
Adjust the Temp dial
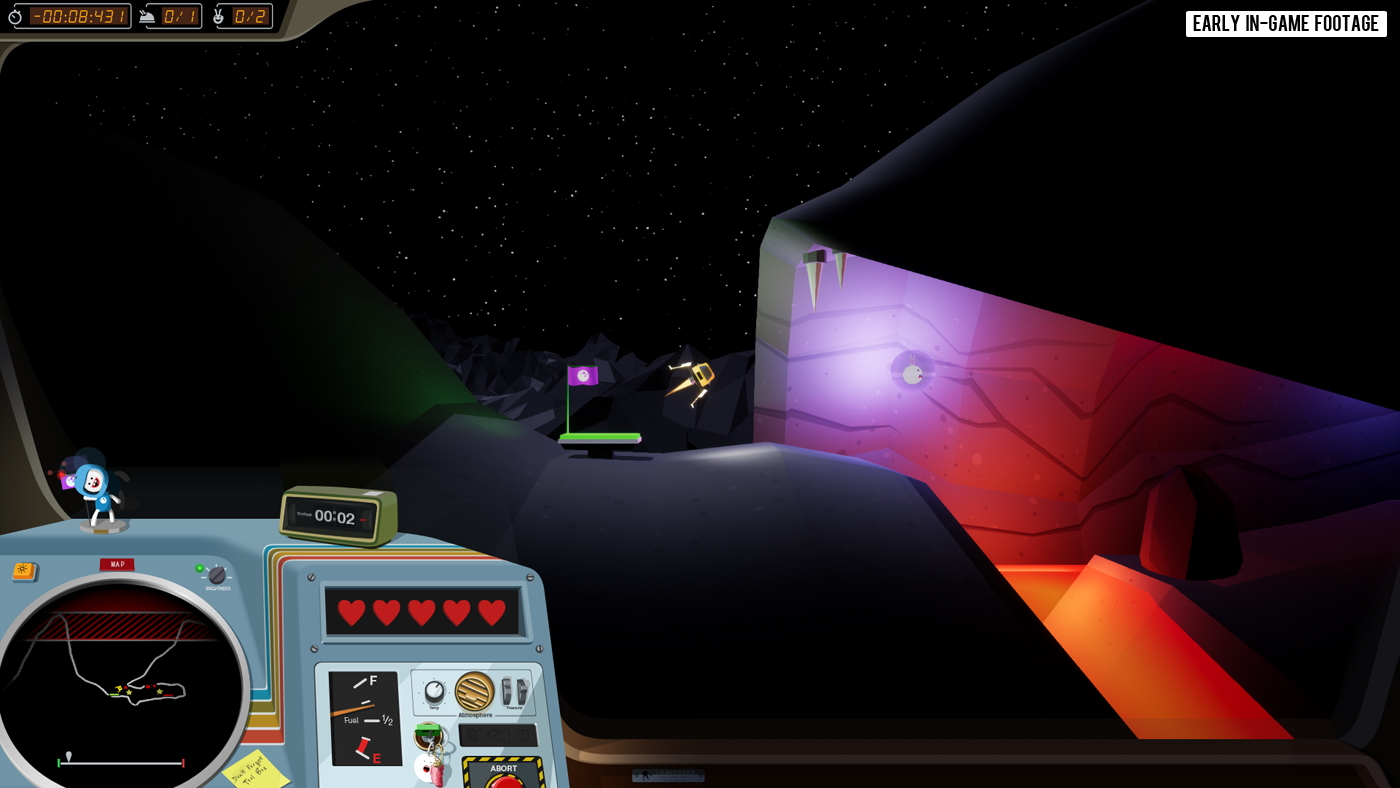434,691
